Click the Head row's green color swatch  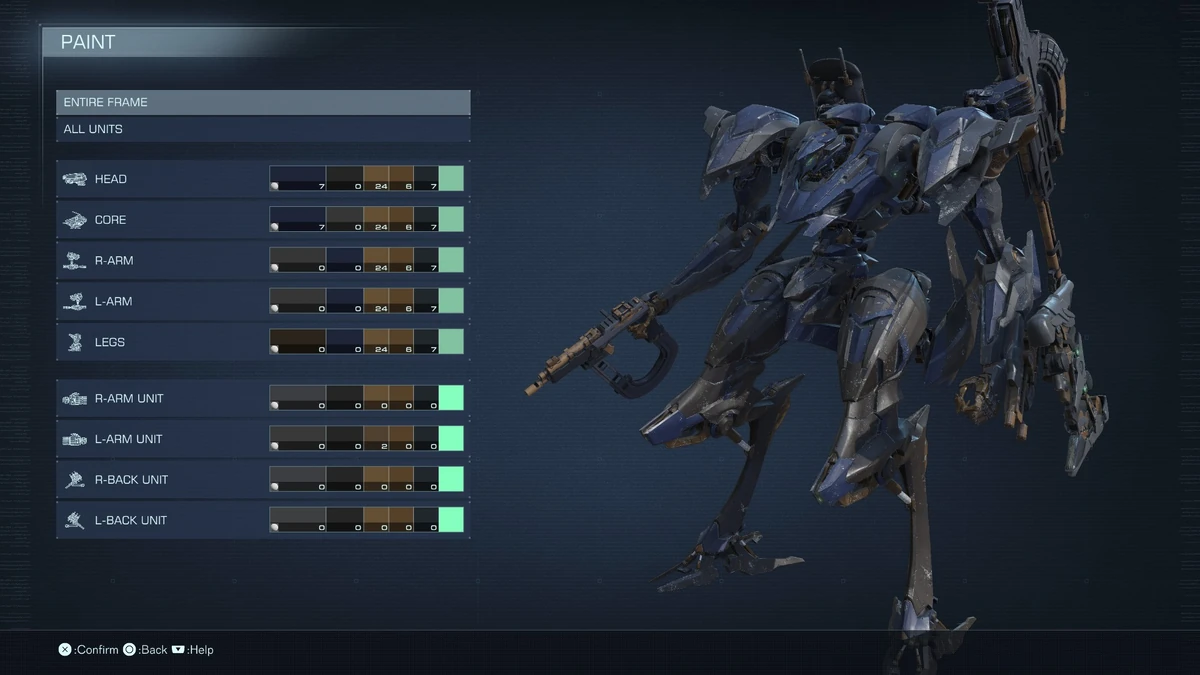point(451,179)
